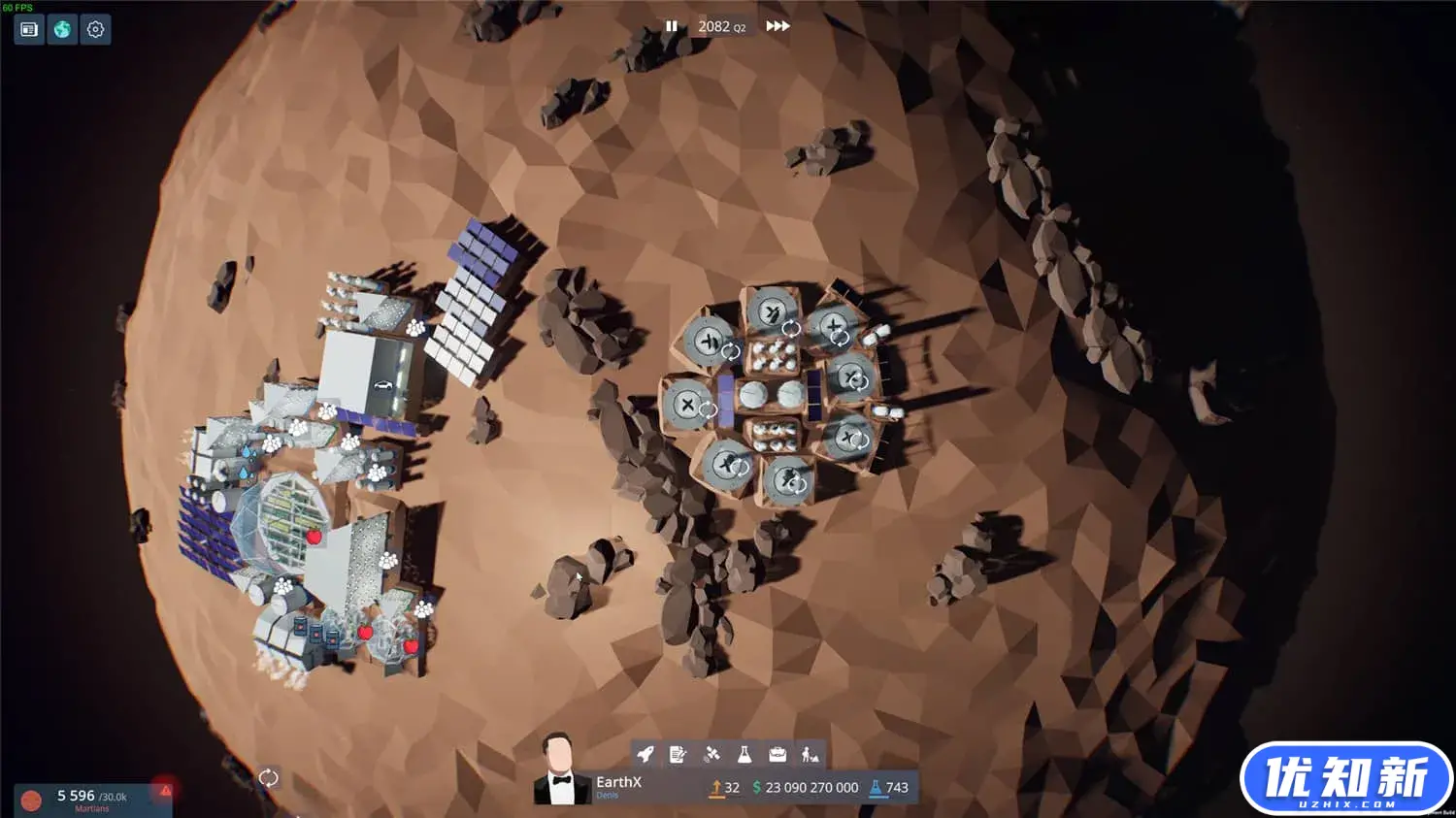Switch to the Earth globe view
The image size is (1456, 818).
pos(62,29)
